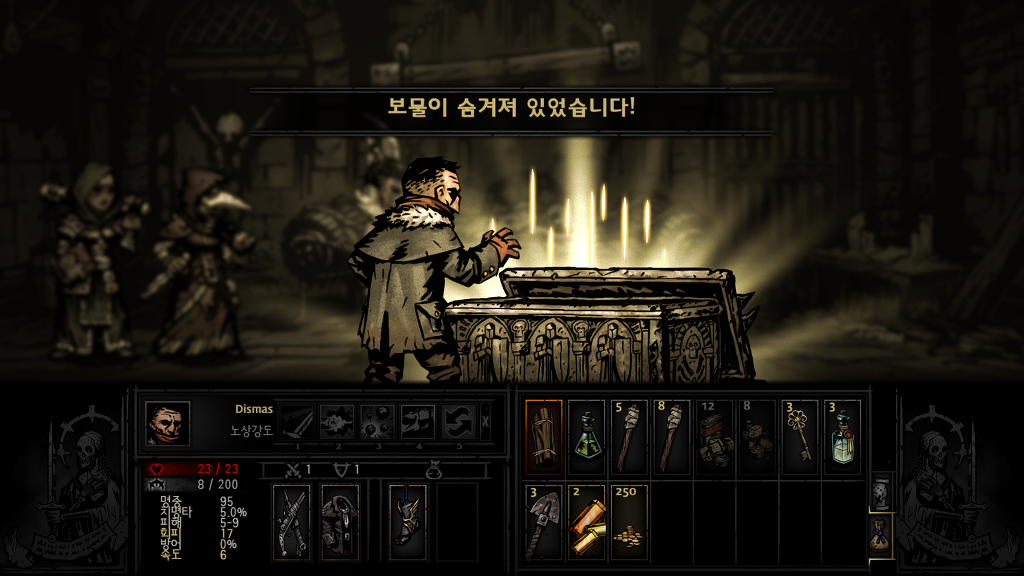This screenshot has height=576, width=1024.
Task: Choose the skeleton key stack
Action: (x=799, y=437)
